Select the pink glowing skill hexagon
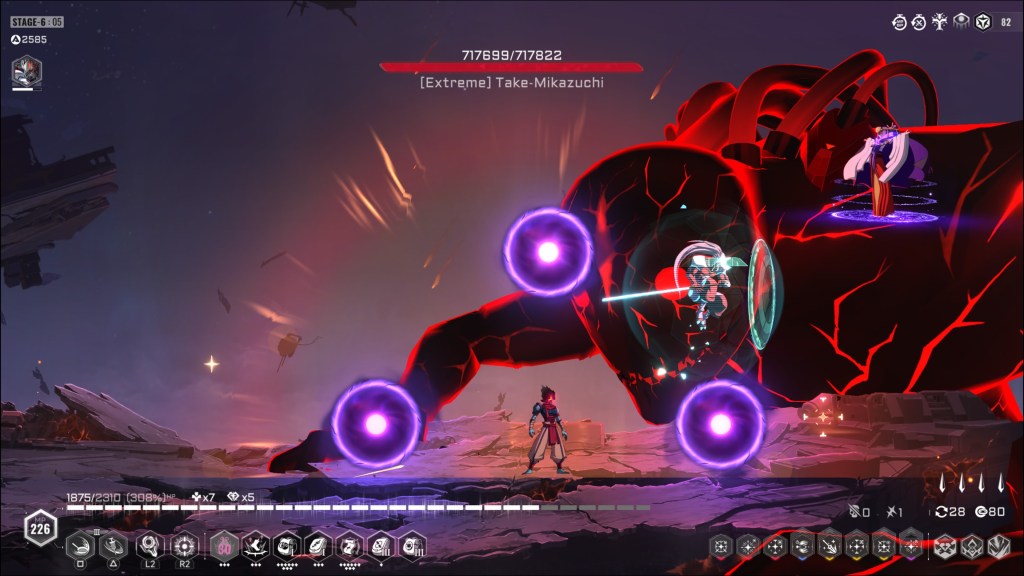 [x=223, y=545]
